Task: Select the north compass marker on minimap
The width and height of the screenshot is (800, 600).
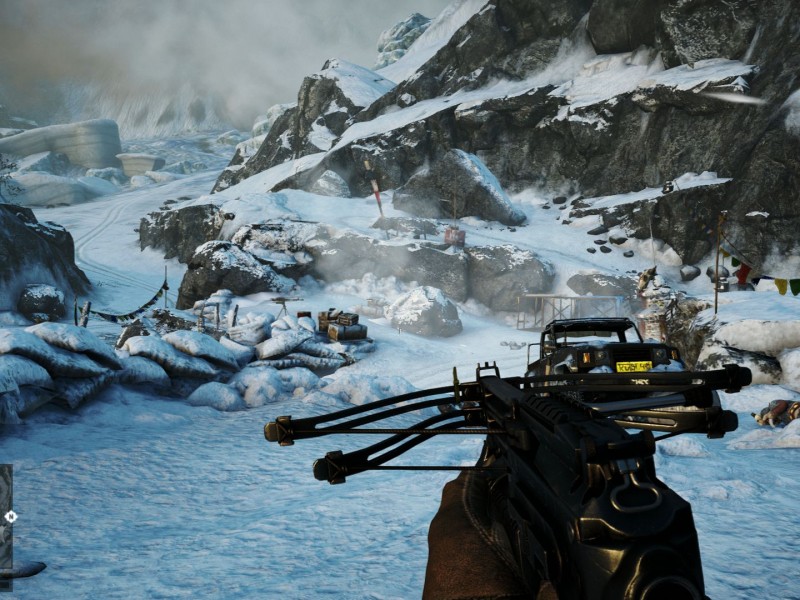Action: 11,516
